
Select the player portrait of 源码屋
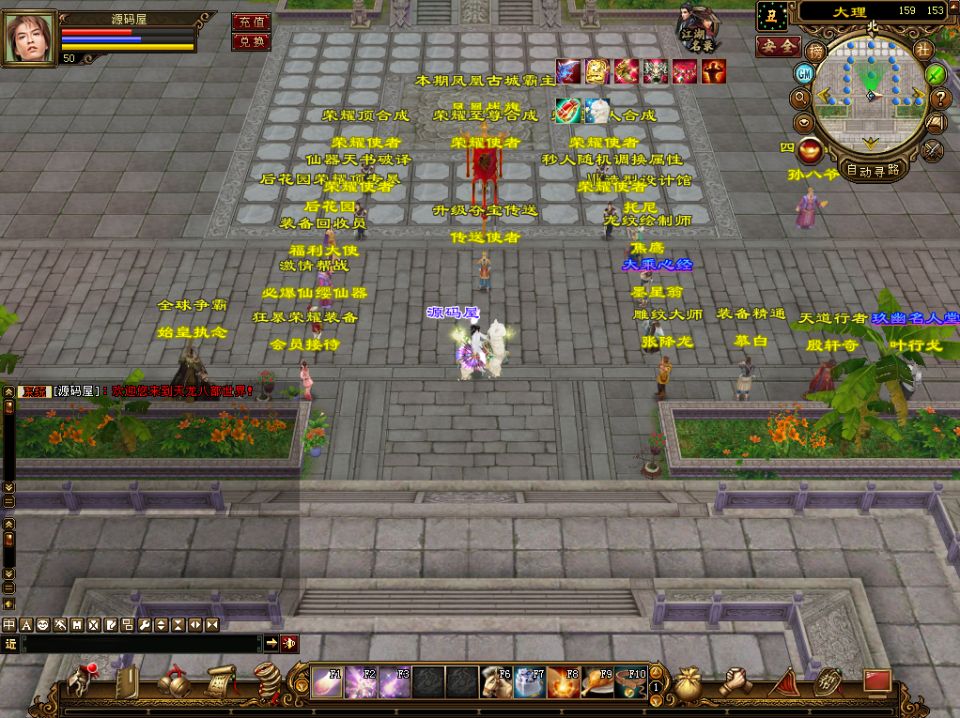click(29, 38)
